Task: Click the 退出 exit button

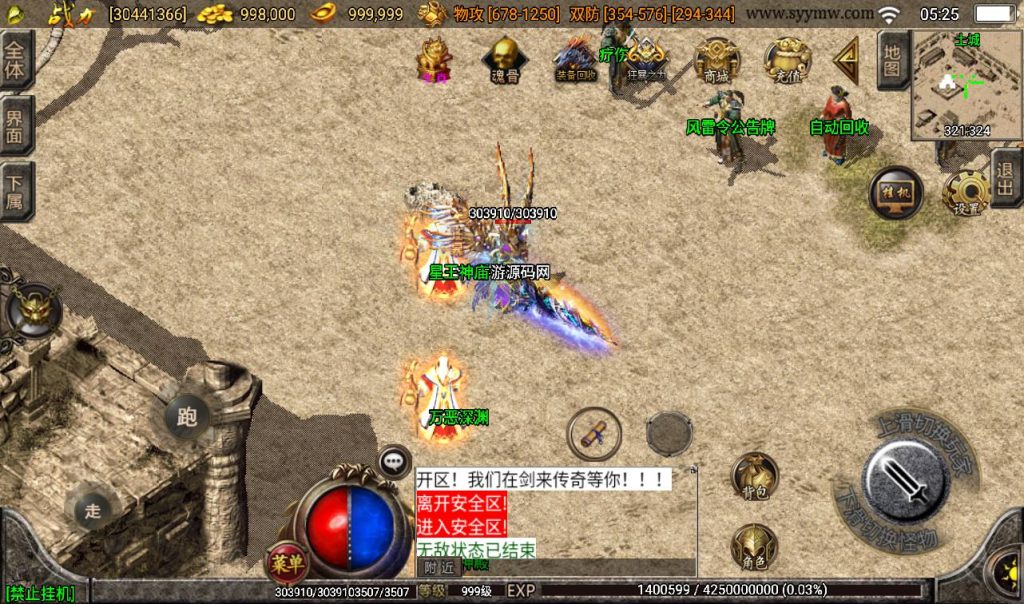Action: [1006, 178]
